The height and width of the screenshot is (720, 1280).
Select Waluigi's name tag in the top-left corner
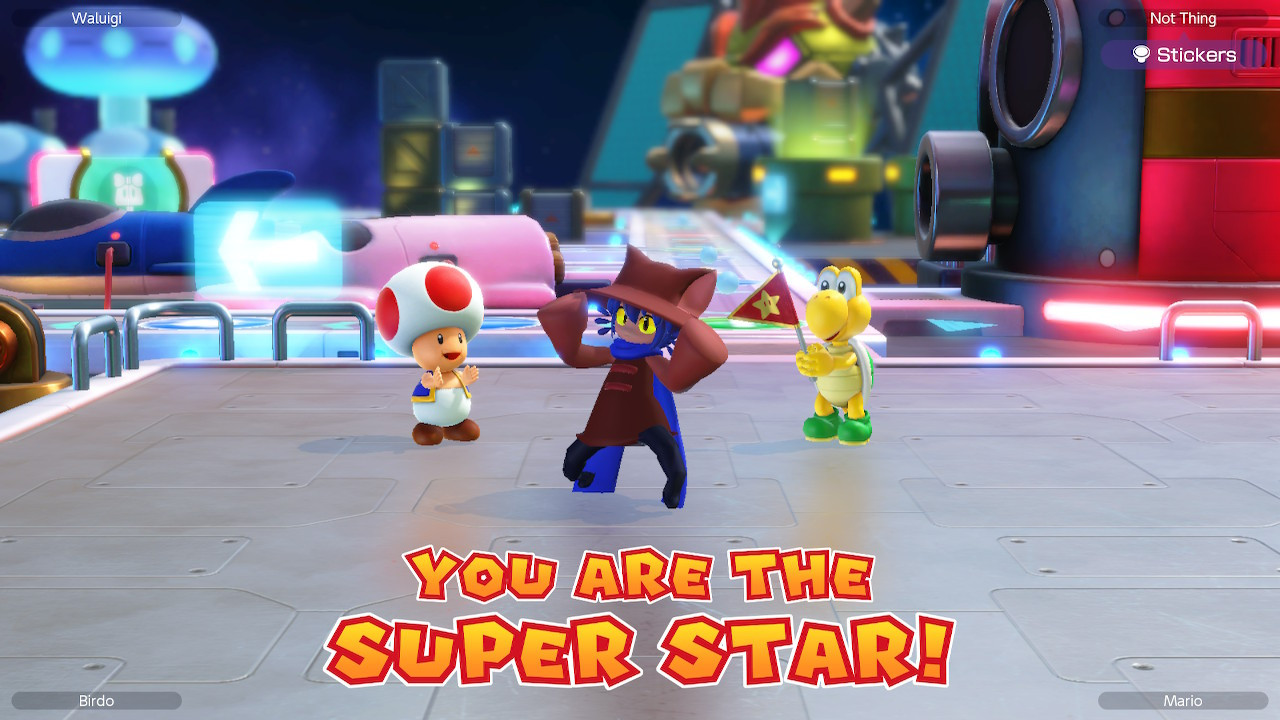click(95, 17)
